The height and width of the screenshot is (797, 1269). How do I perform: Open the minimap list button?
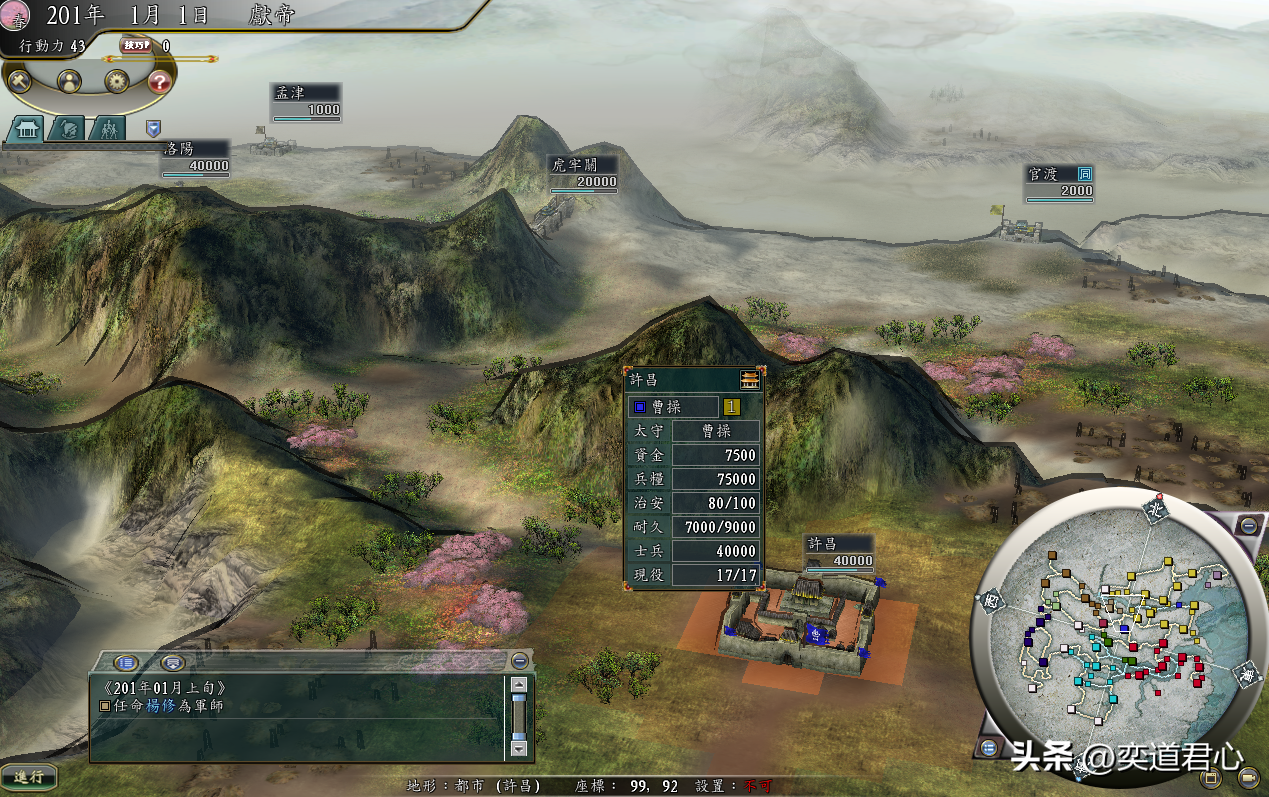(x=989, y=748)
